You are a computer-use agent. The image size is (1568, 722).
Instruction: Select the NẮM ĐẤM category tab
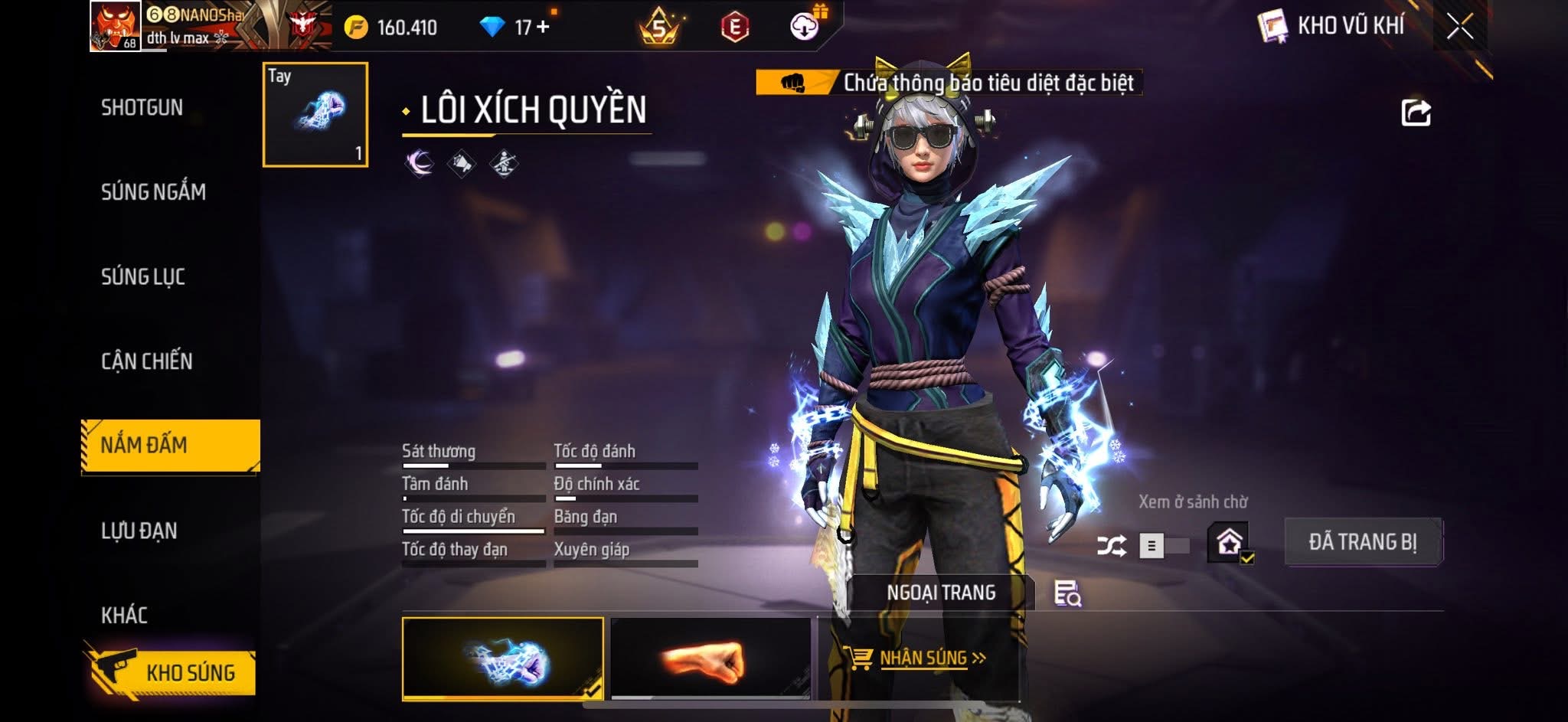(170, 446)
